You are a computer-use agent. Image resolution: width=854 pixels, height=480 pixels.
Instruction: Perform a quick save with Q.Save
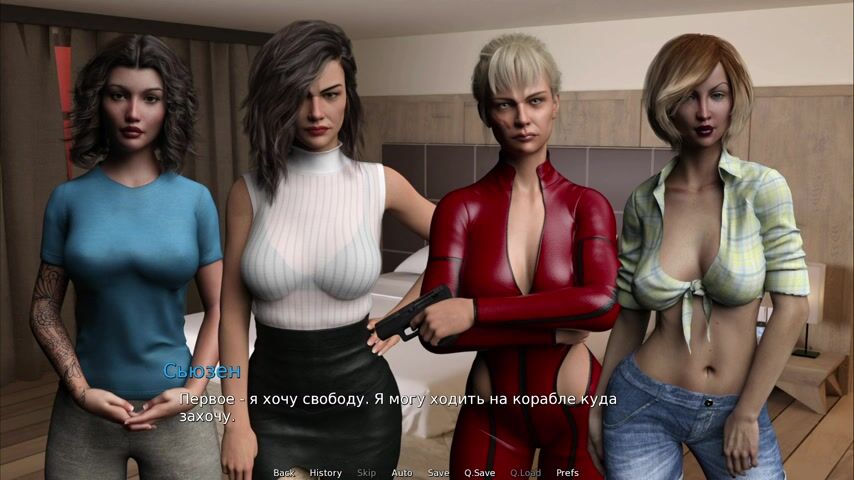480,473
